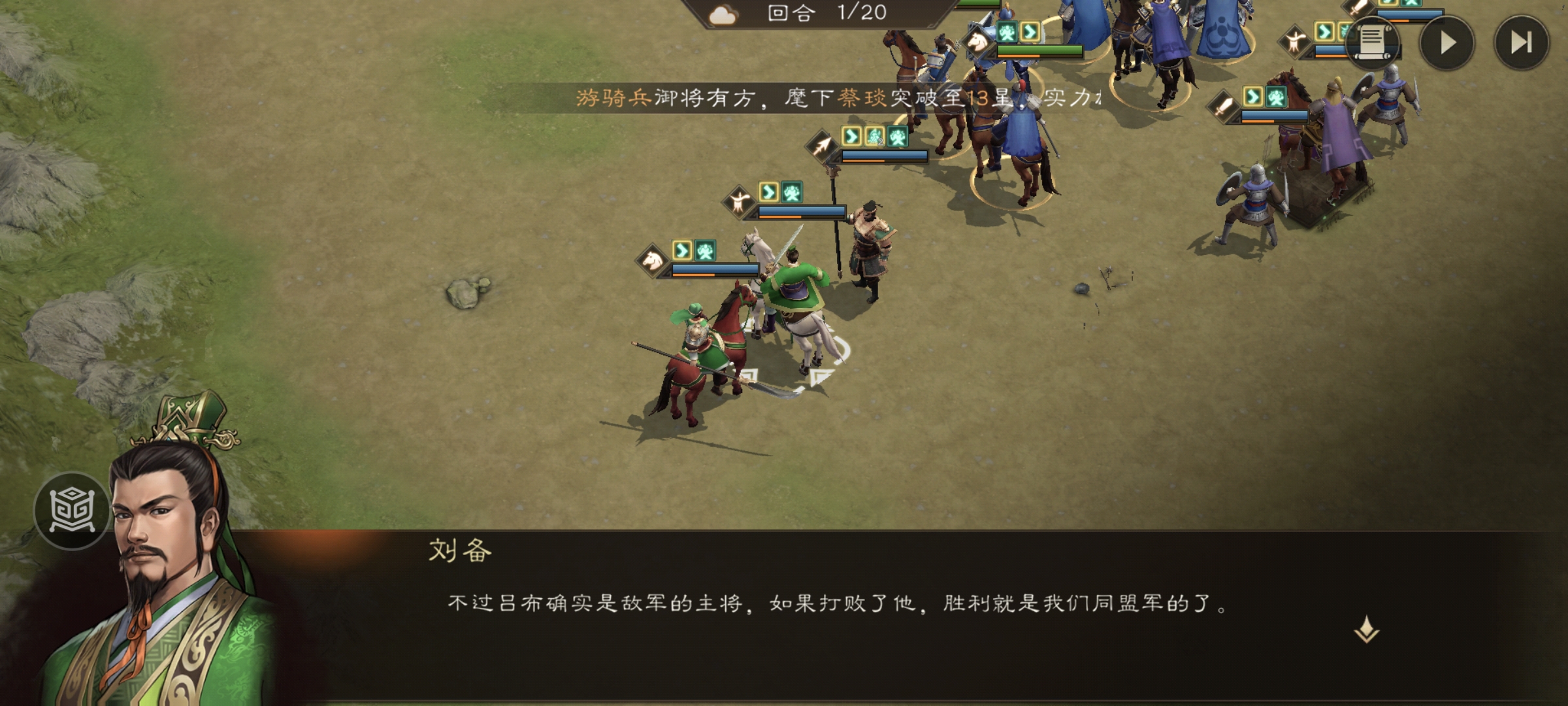Click the cloud weather icon beside the turn counter
This screenshot has width=1568, height=706.
click(x=721, y=14)
